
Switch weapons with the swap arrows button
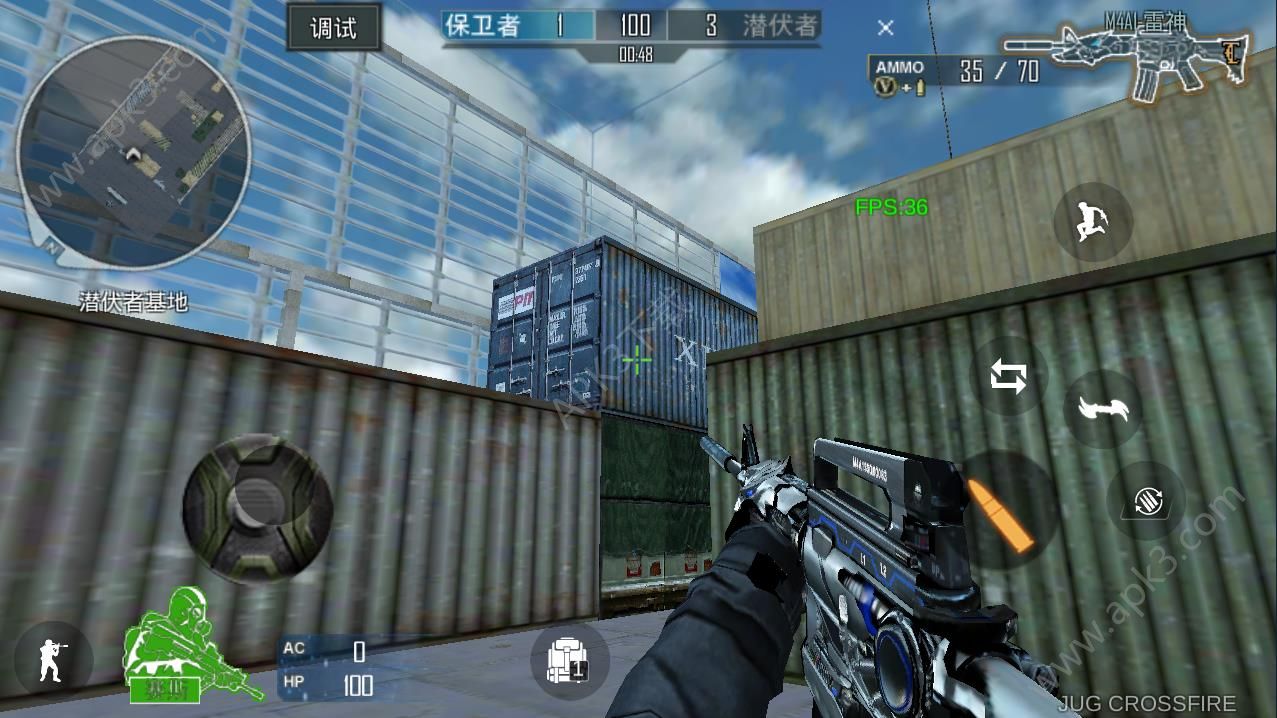[x=1009, y=377]
